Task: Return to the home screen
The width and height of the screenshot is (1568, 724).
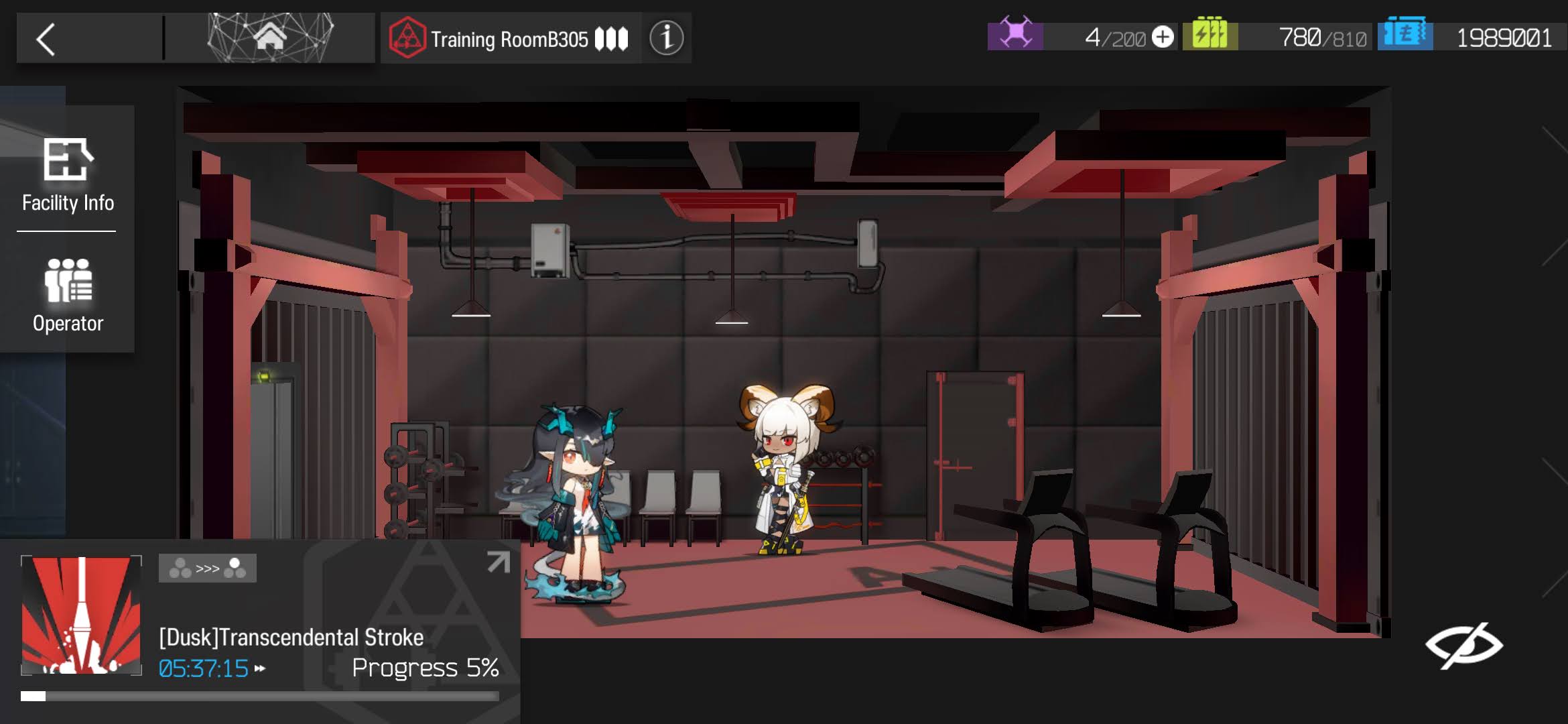Action: [270, 38]
